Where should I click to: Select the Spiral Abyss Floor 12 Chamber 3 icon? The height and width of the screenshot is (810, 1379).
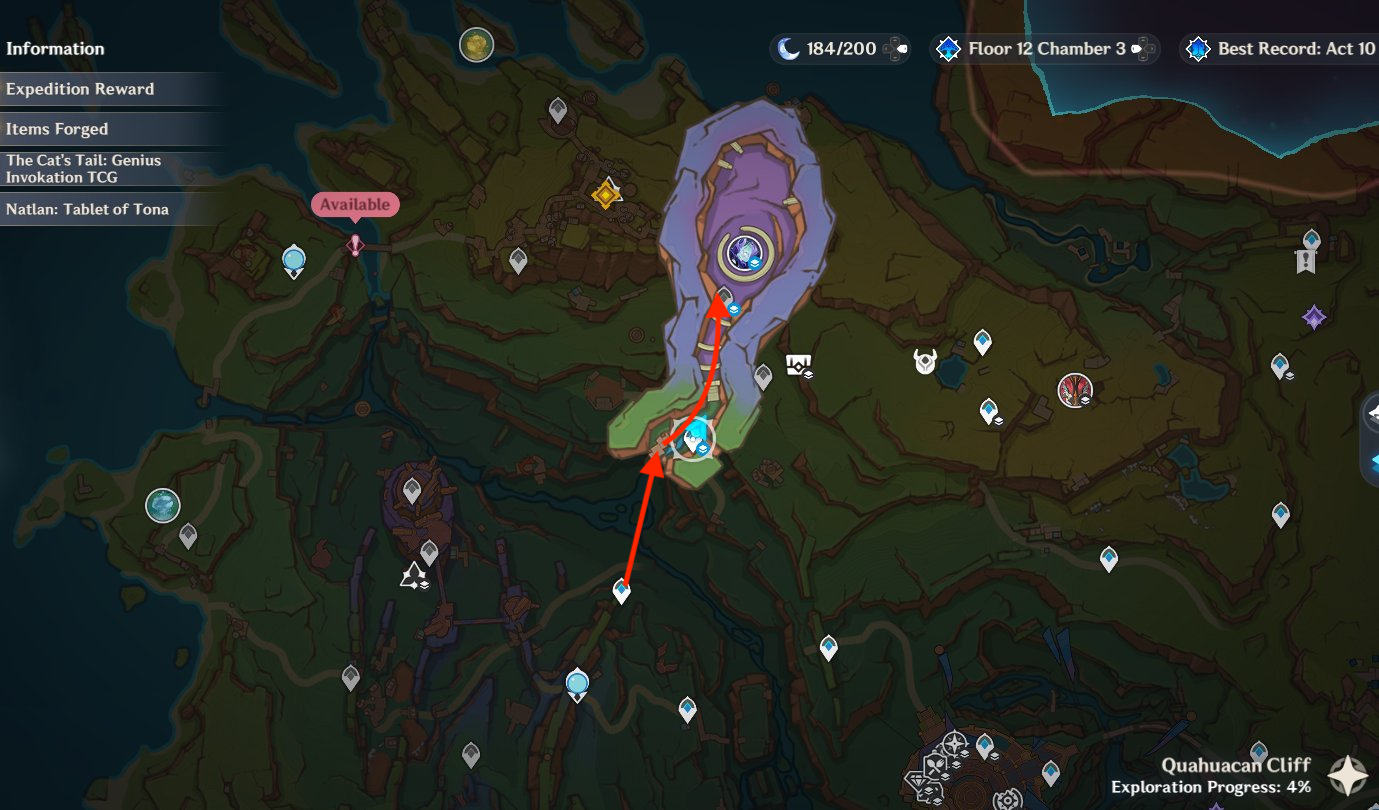[947, 48]
